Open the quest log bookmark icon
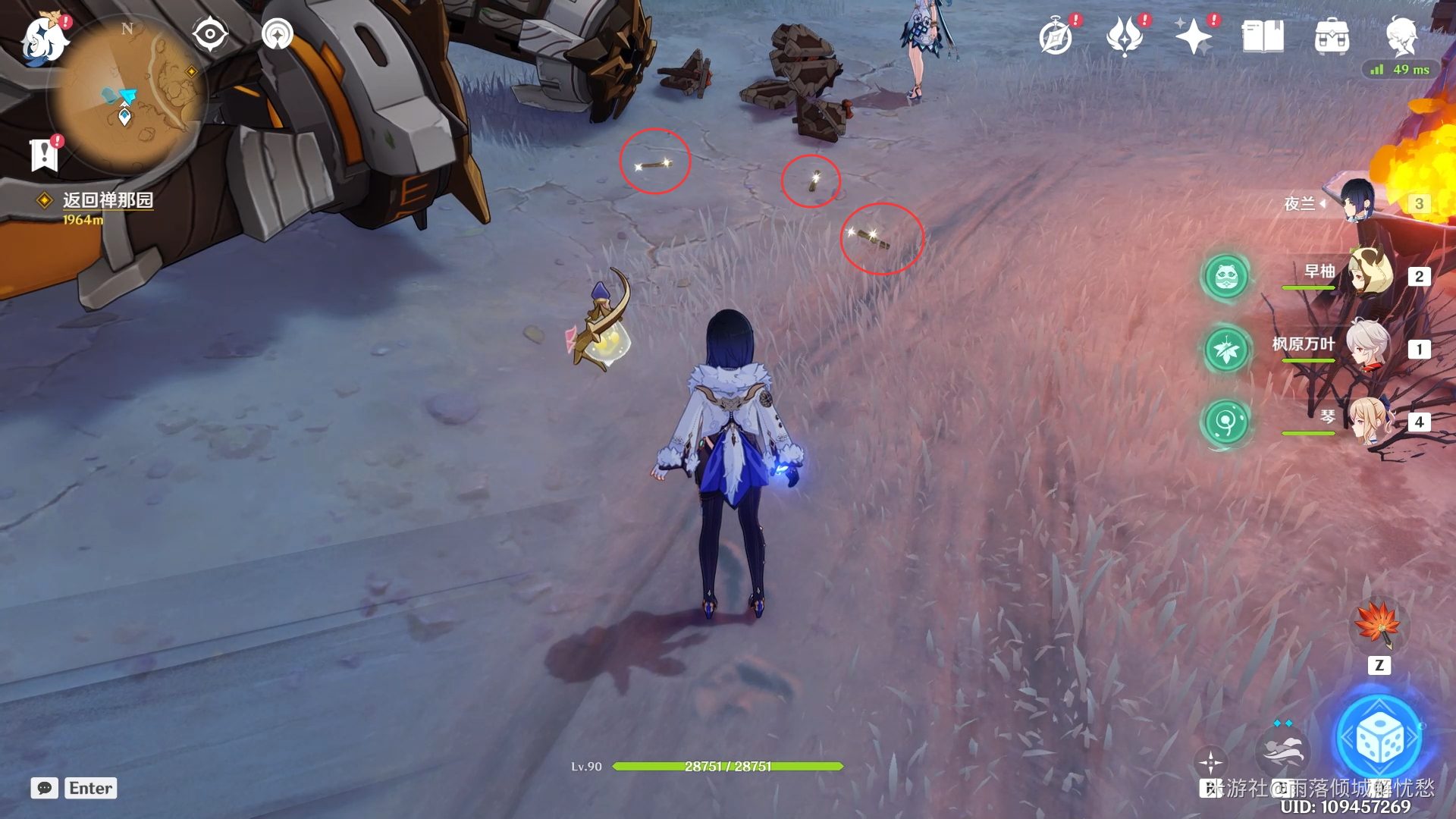This screenshot has width=1456, height=819. click(x=44, y=155)
